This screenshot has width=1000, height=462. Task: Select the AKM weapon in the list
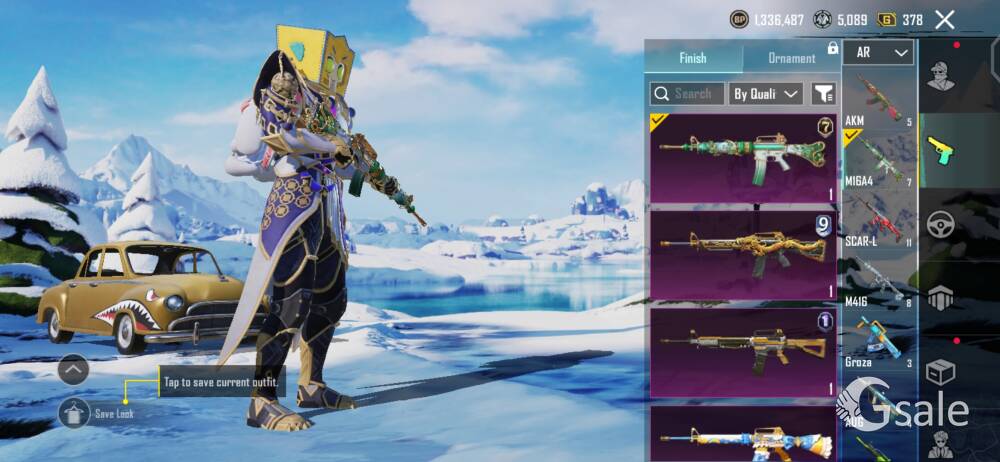879,101
